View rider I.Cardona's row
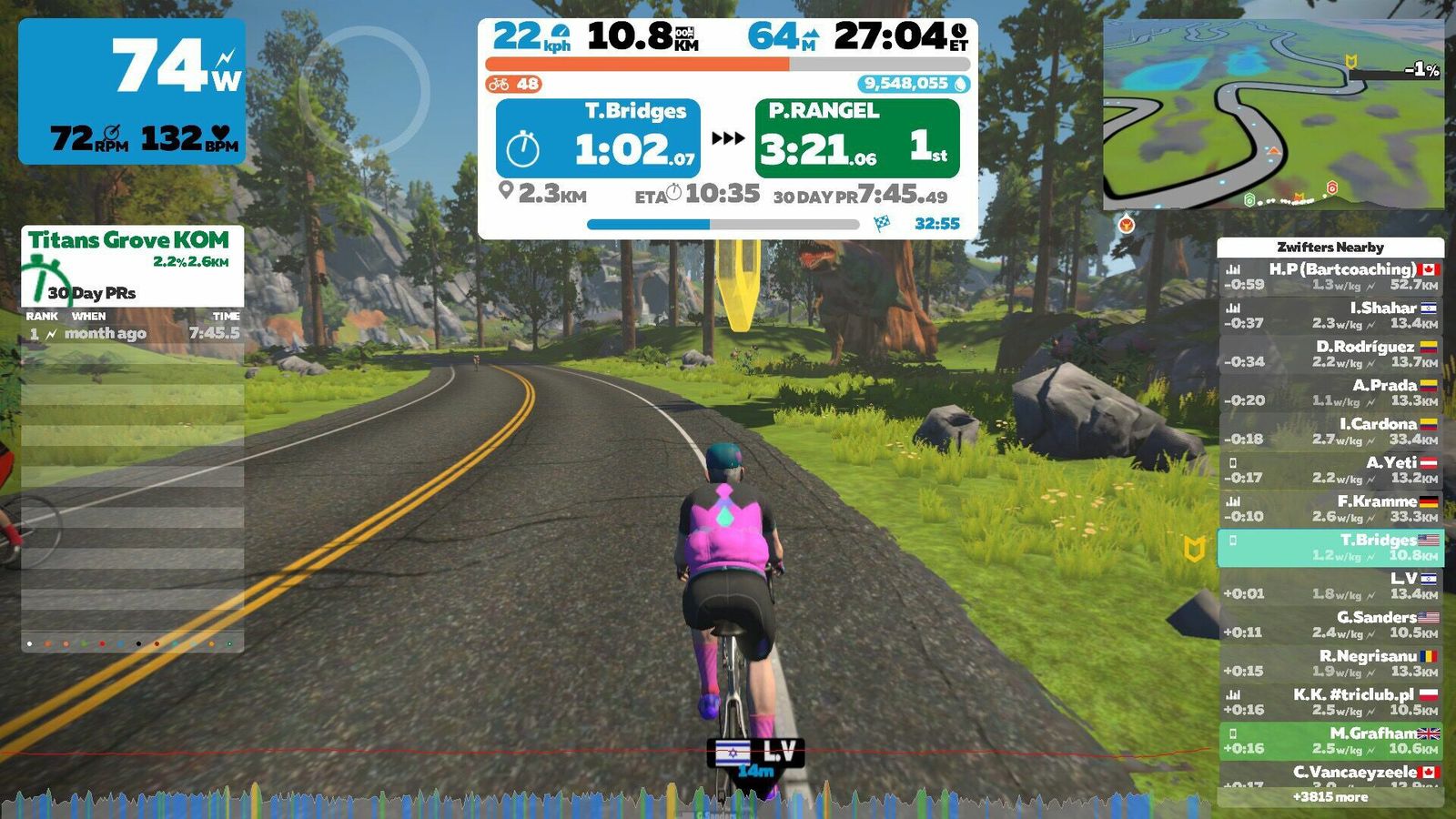The image size is (1456, 819). (1330, 431)
